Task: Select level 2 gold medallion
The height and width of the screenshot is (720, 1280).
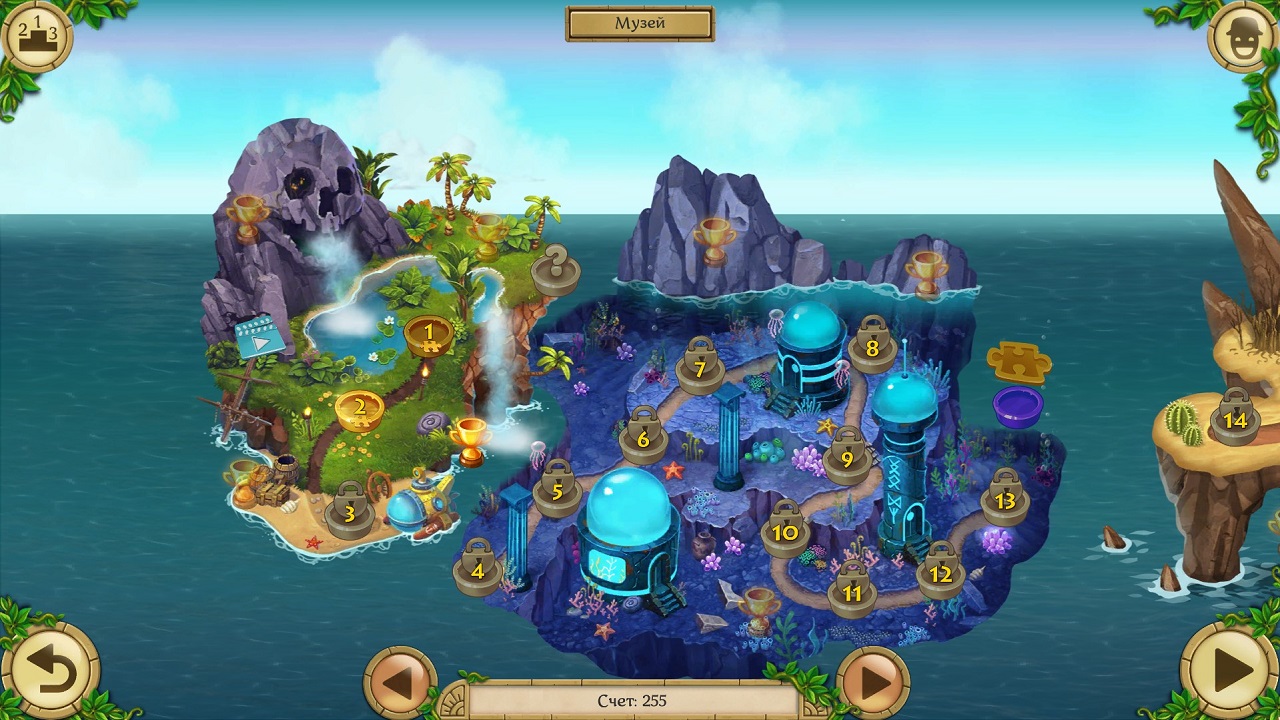Action: [360, 410]
